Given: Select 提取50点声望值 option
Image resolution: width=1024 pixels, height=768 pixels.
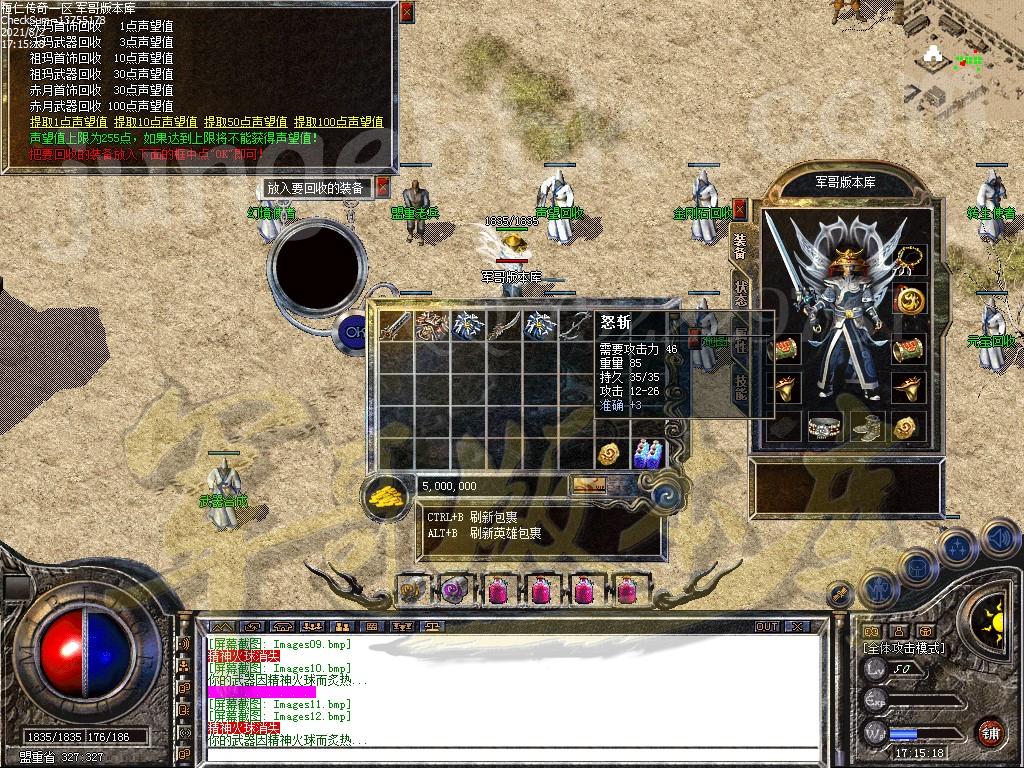Looking at the screenshot, I should coord(245,122).
